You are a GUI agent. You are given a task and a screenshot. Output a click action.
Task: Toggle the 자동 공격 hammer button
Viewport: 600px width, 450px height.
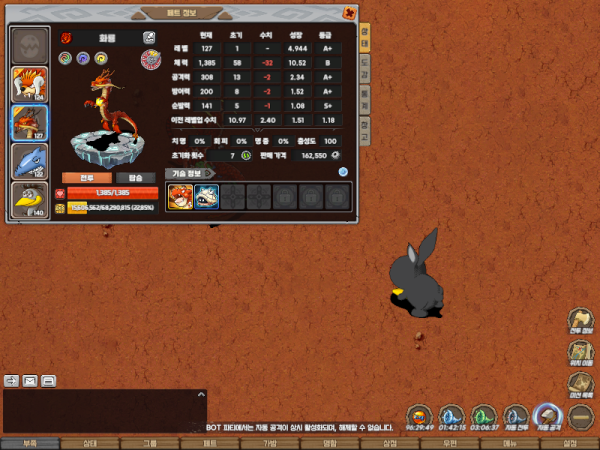point(548,415)
